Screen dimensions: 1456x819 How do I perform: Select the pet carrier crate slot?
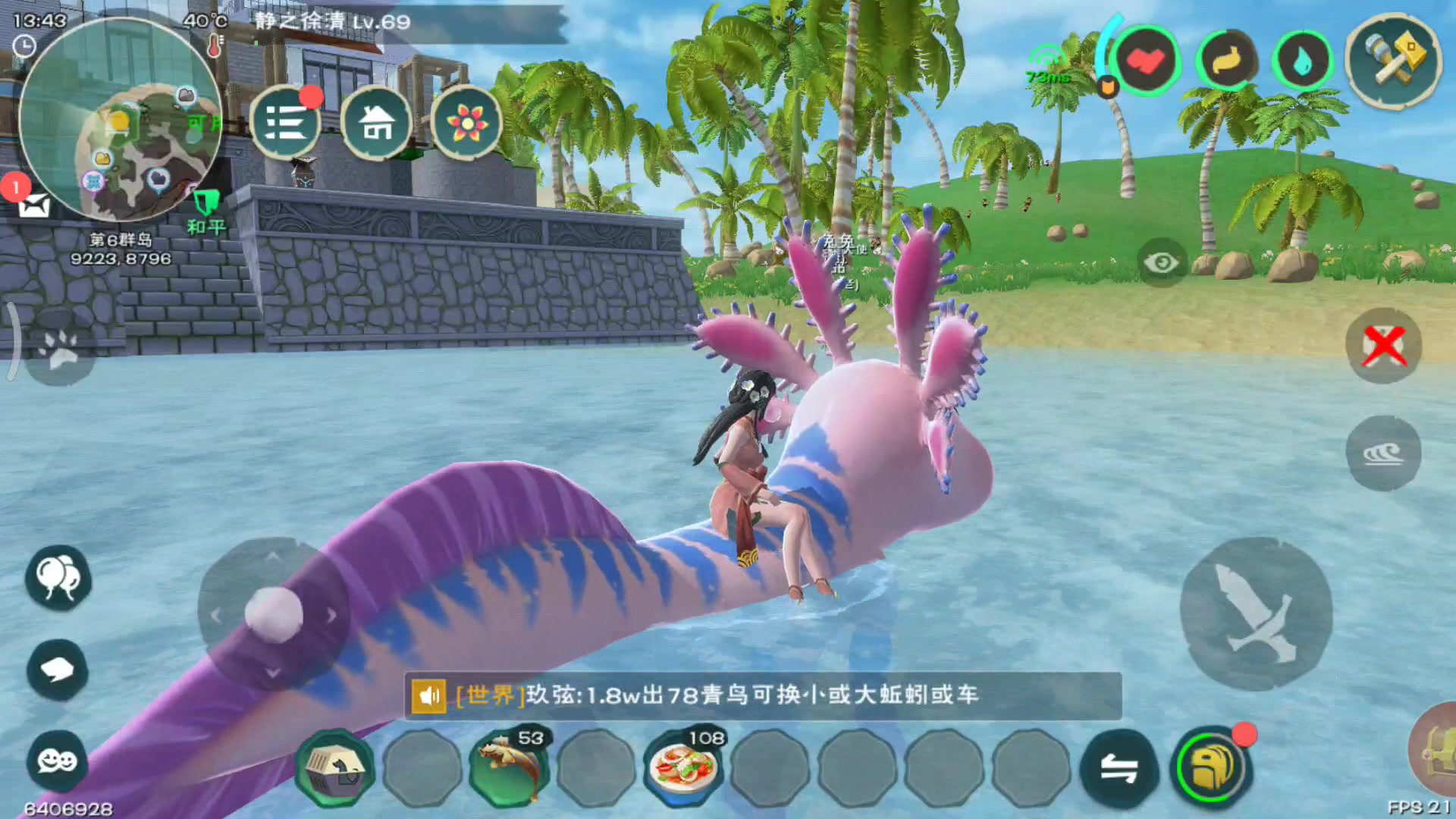coord(335,769)
